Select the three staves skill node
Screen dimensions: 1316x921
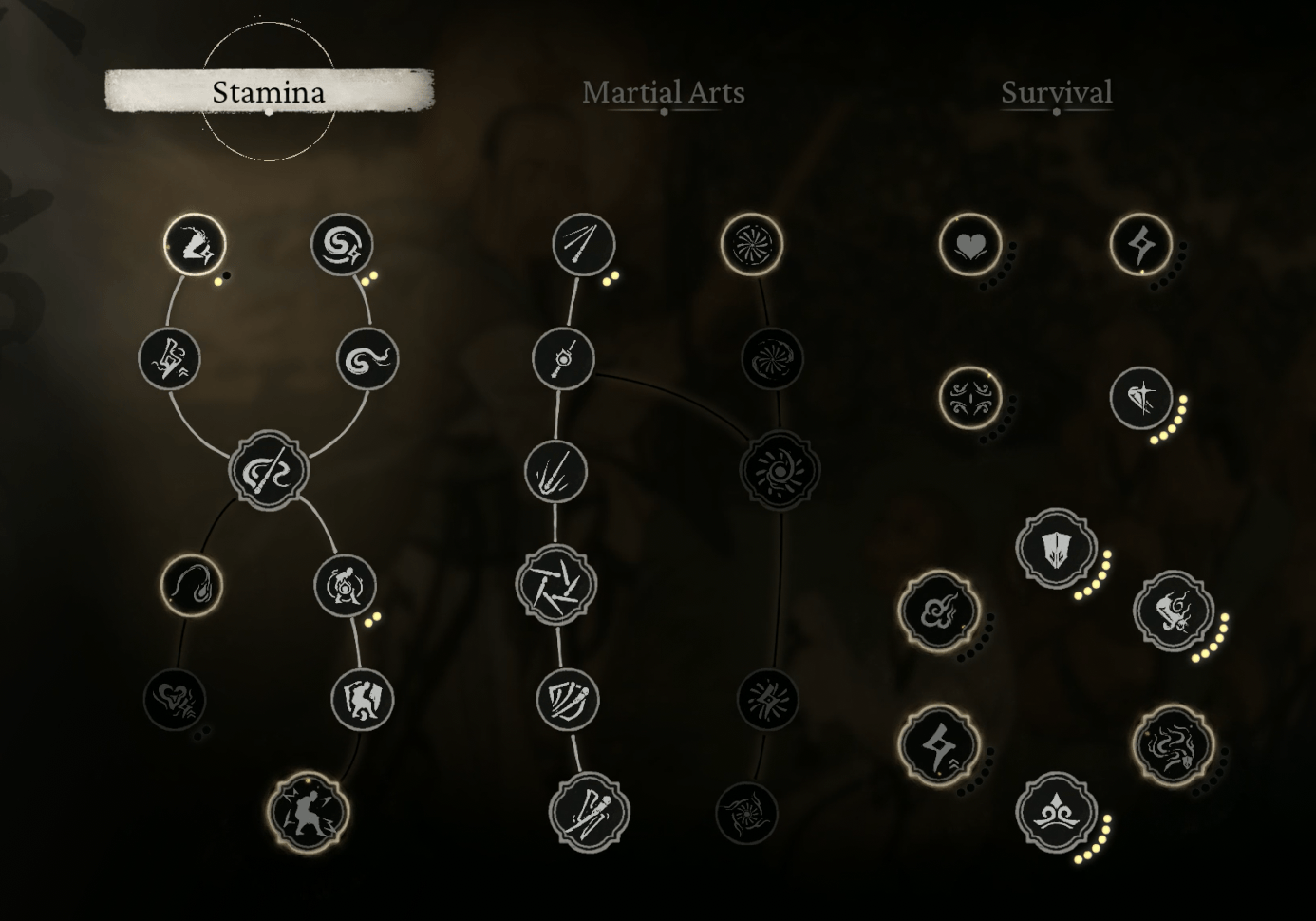(583, 245)
